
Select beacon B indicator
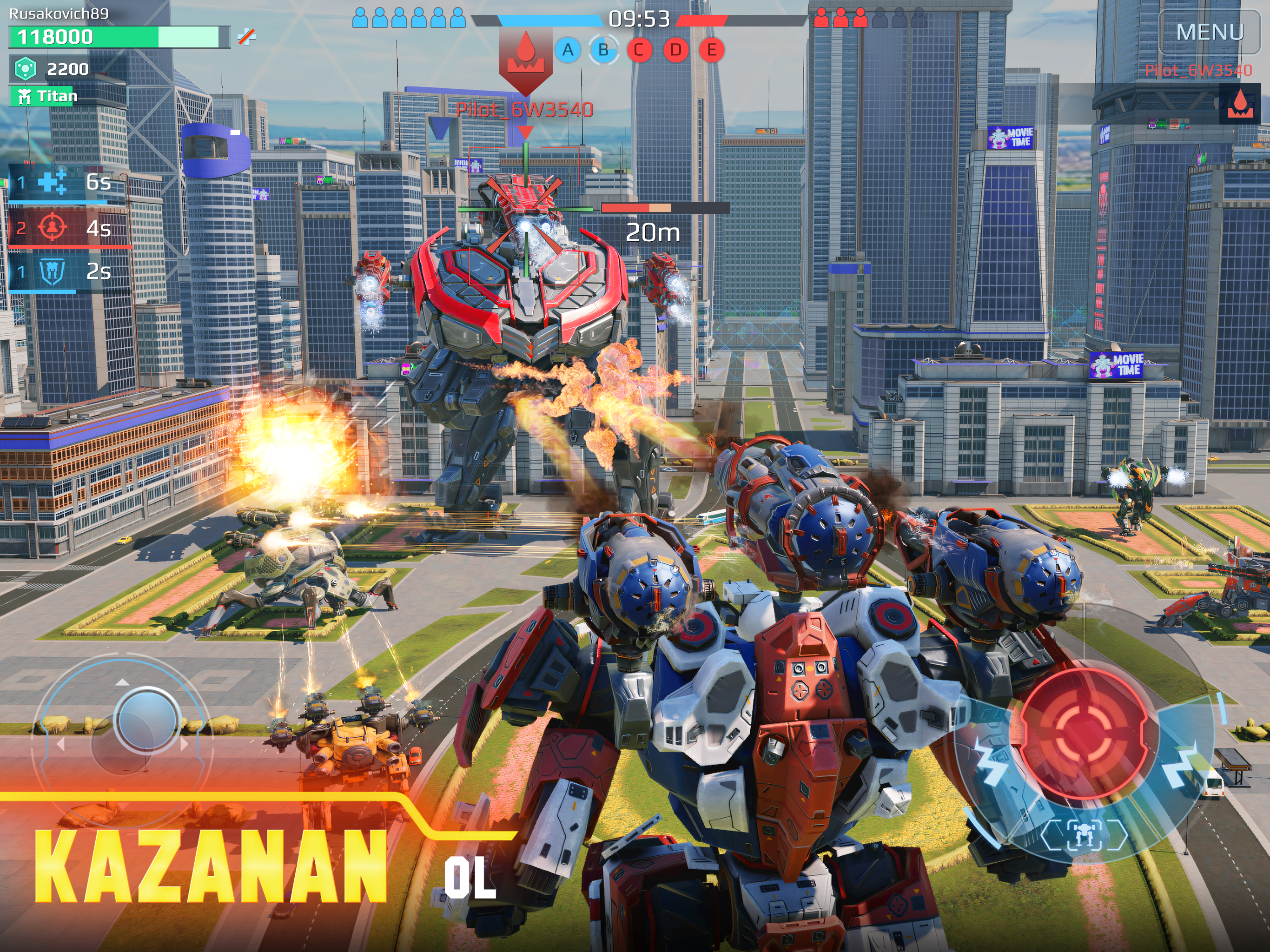[603, 51]
